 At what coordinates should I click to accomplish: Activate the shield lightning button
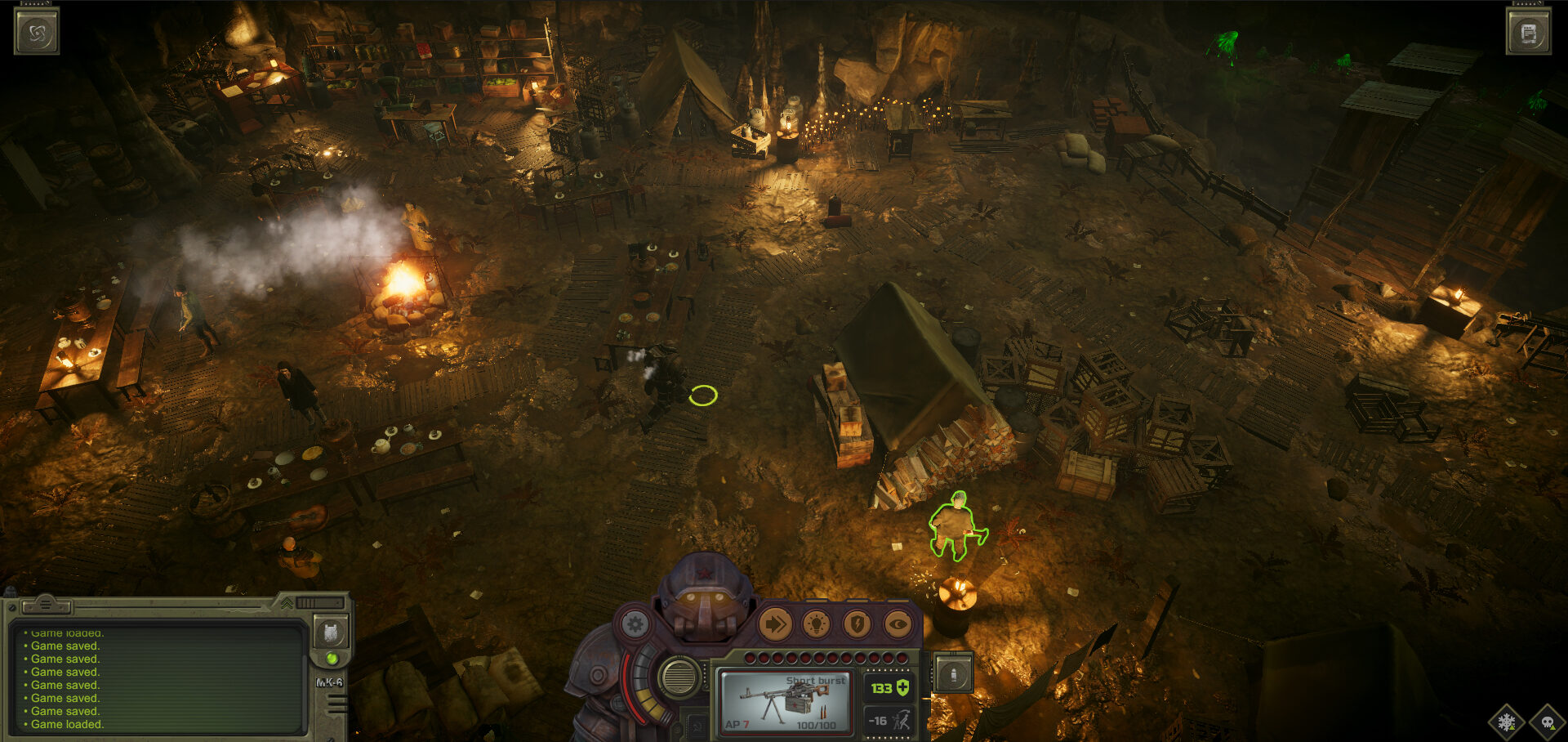click(x=857, y=625)
